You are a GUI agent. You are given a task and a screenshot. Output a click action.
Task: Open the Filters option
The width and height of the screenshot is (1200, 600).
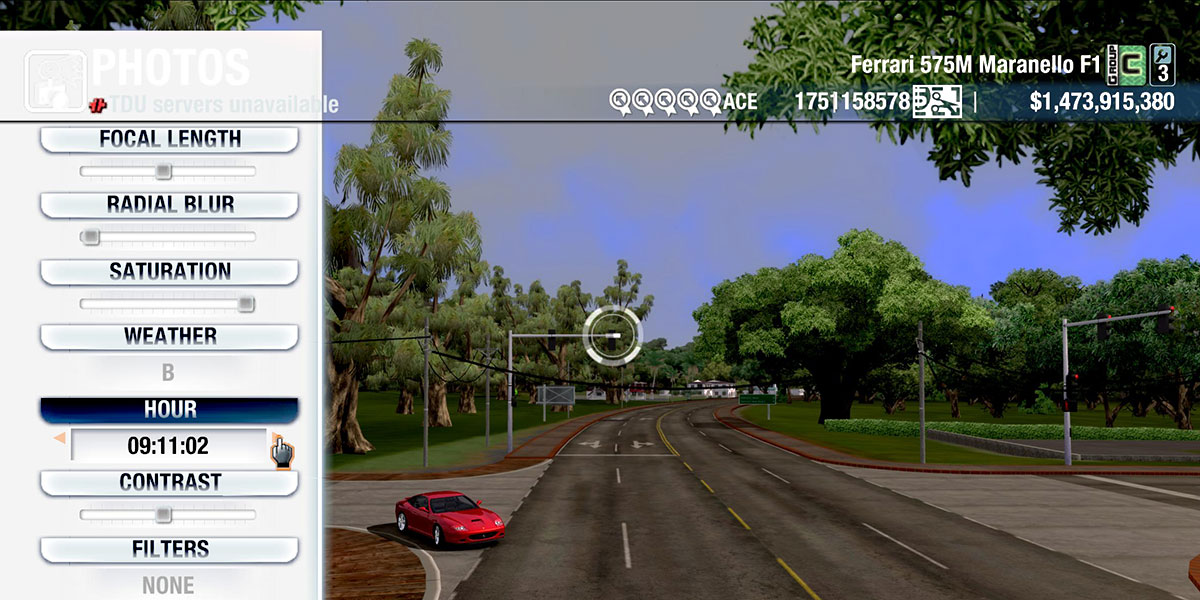click(x=169, y=549)
